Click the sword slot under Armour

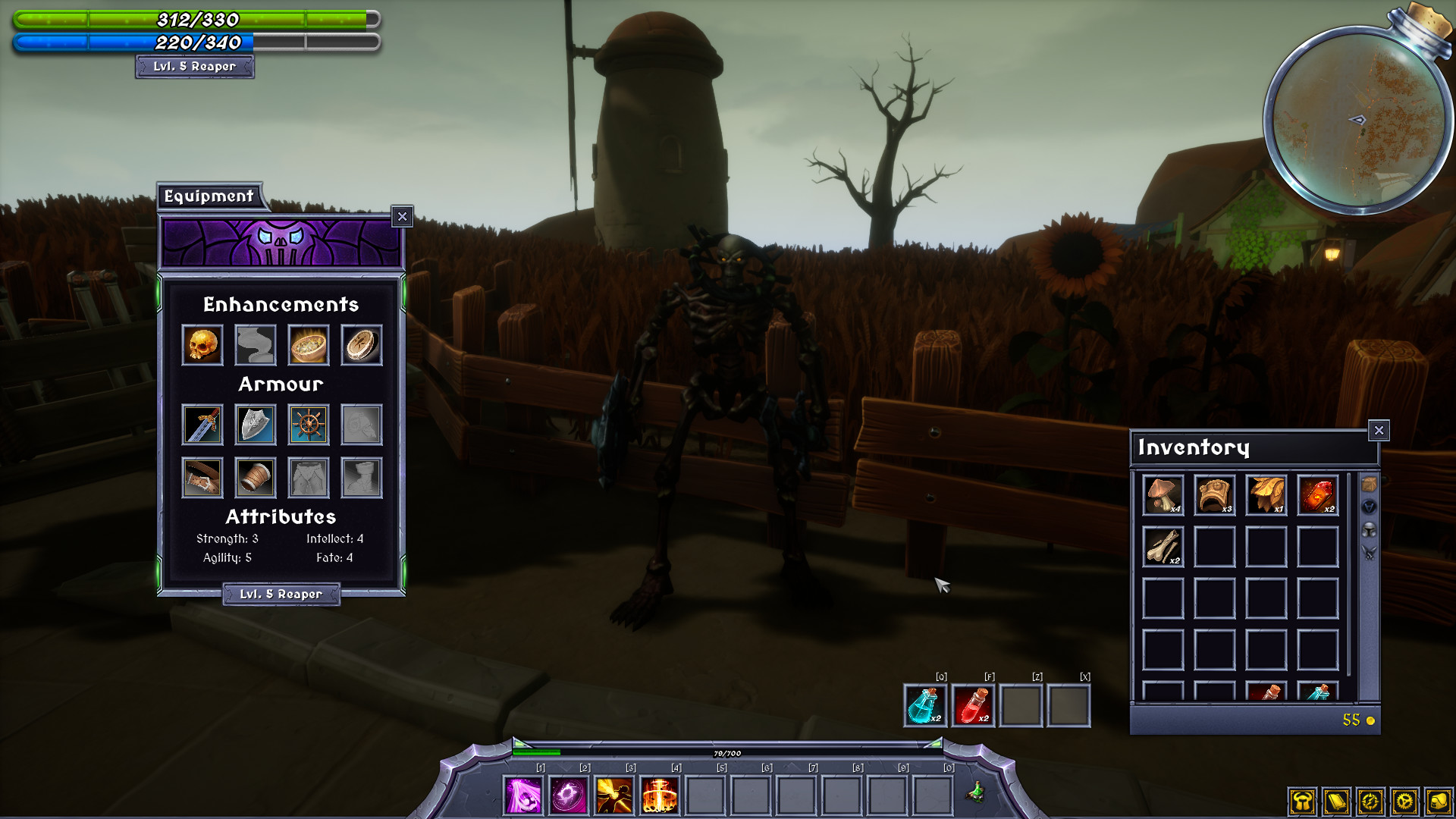[202, 425]
